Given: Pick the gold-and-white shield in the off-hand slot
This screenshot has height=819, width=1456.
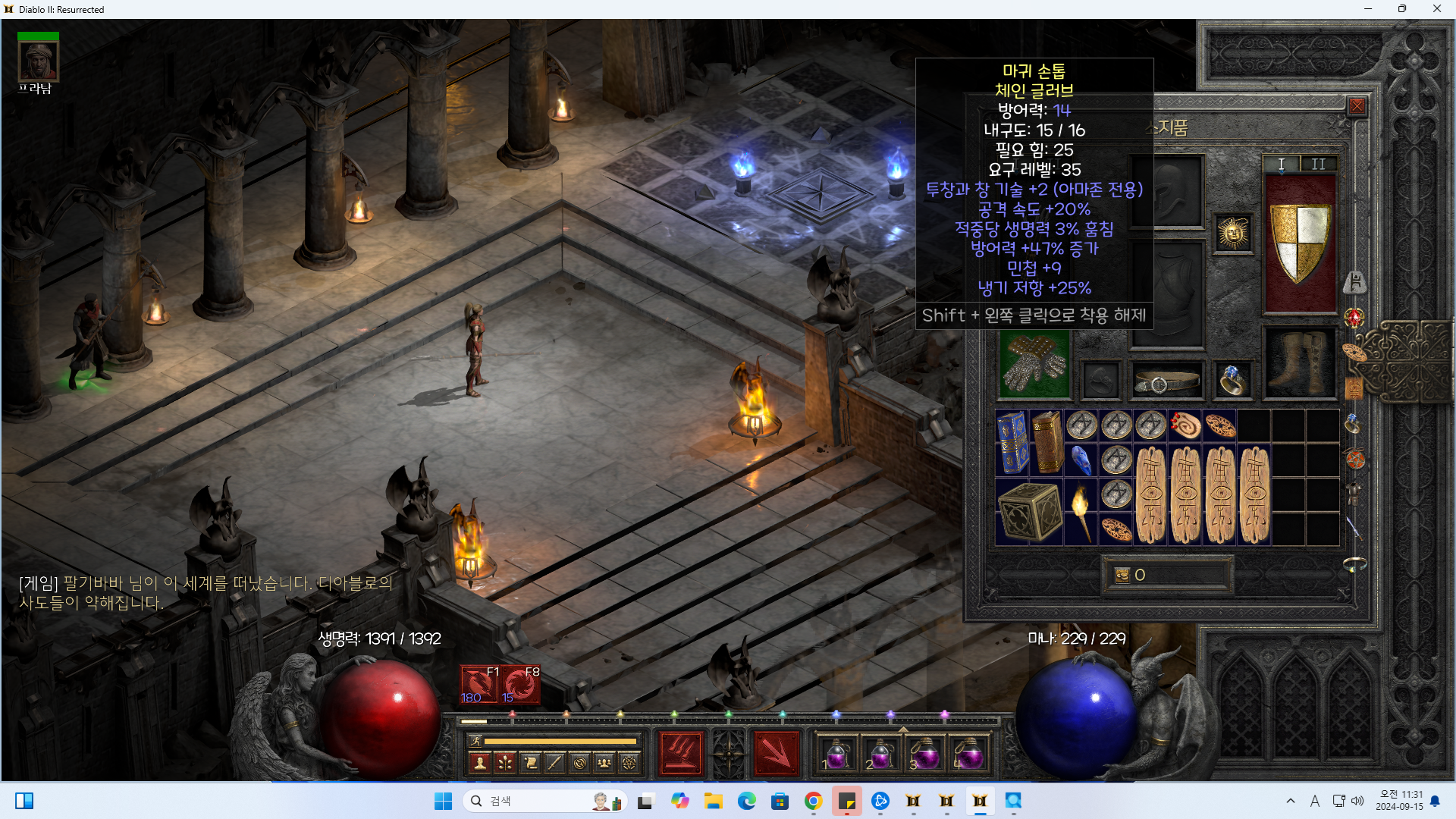Looking at the screenshot, I should 1301,244.
